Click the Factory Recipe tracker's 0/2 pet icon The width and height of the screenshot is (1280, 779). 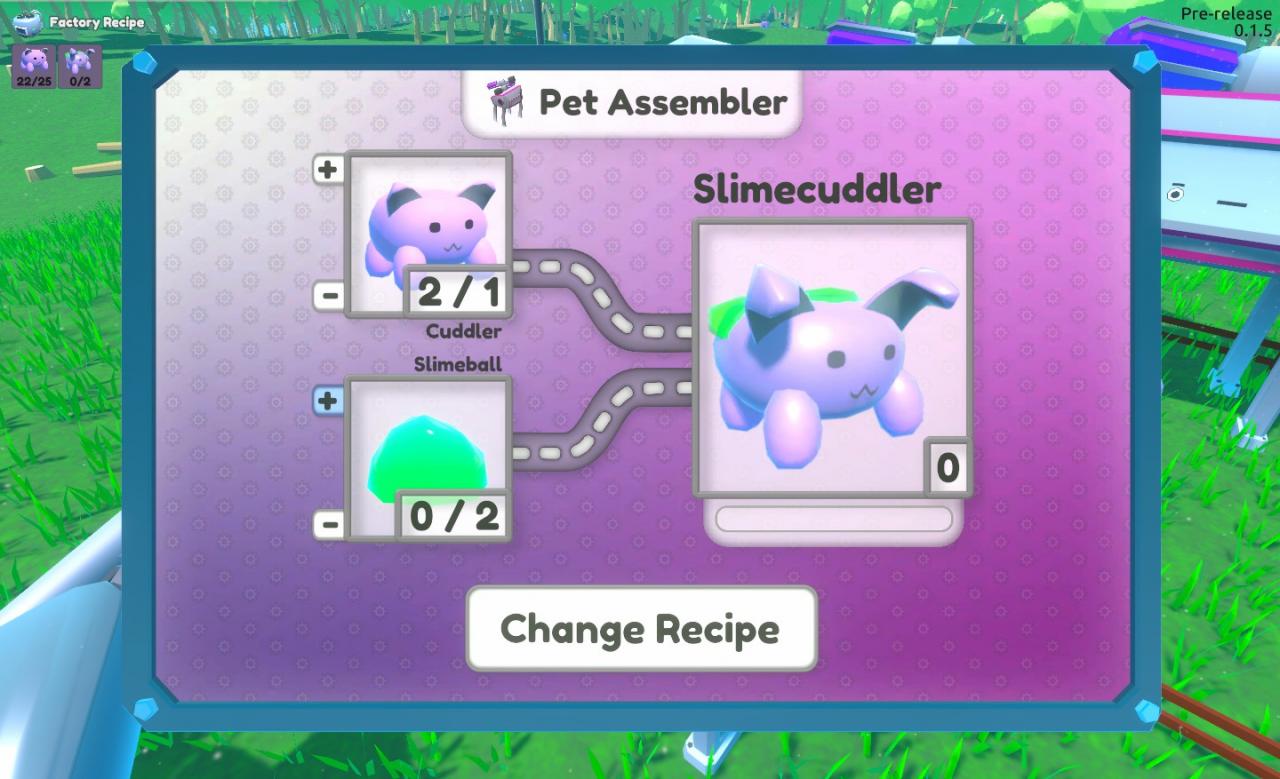(80, 66)
